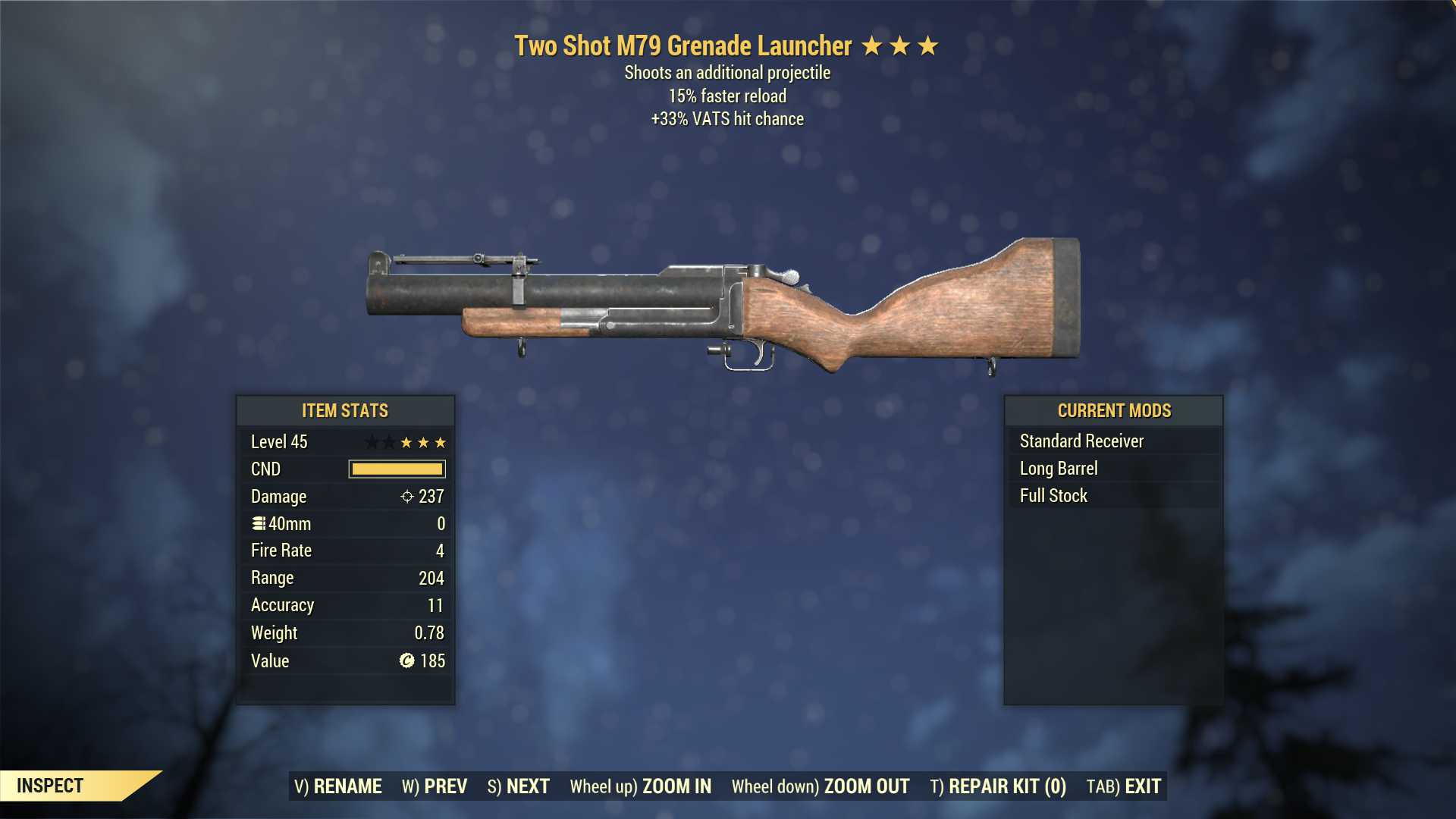
Task: Click the leftmost dimmed star on the Level row
Action: point(371,442)
